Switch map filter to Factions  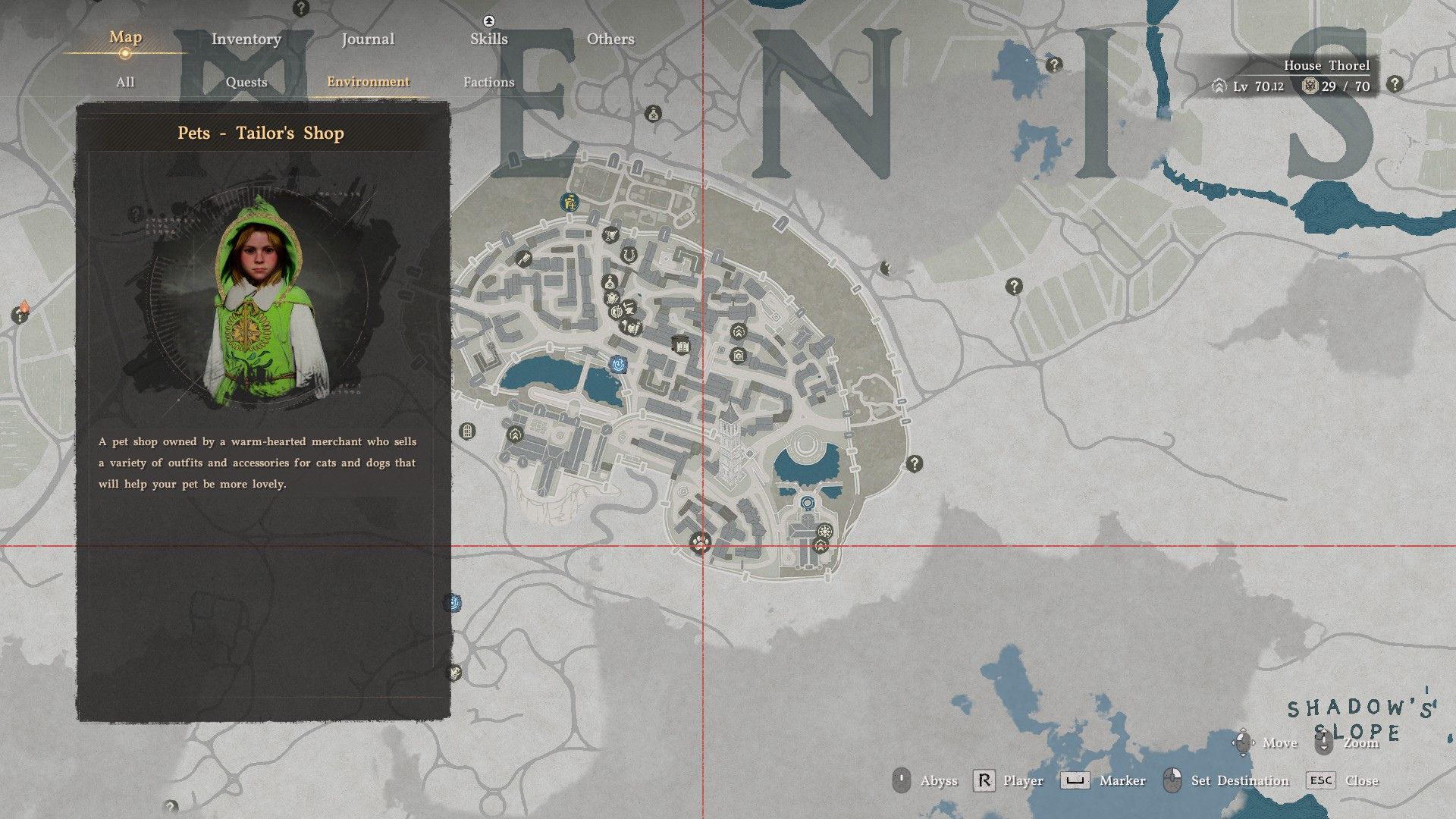[488, 82]
